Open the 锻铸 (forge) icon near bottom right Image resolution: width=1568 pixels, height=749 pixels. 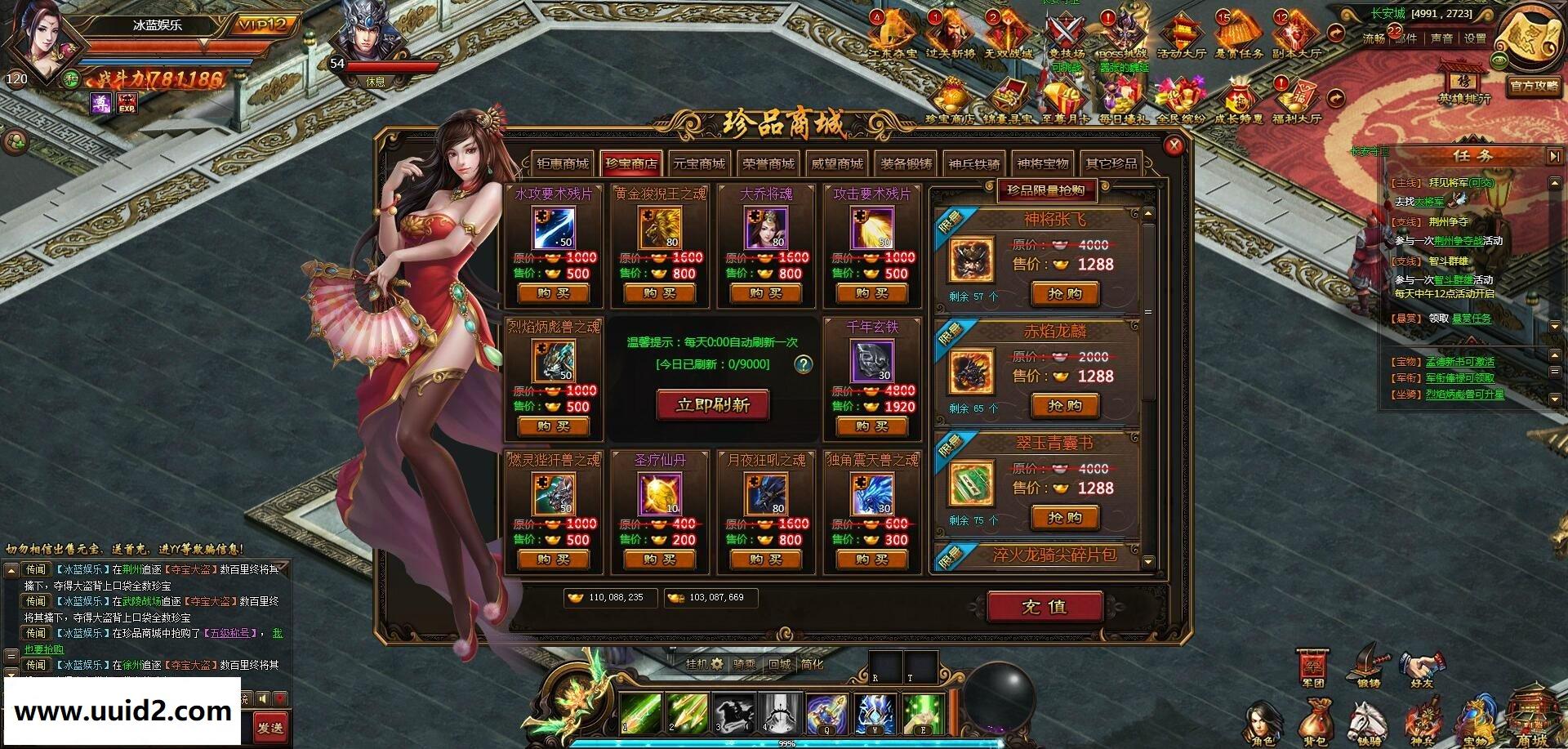pyautogui.click(x=1366, y=663)
